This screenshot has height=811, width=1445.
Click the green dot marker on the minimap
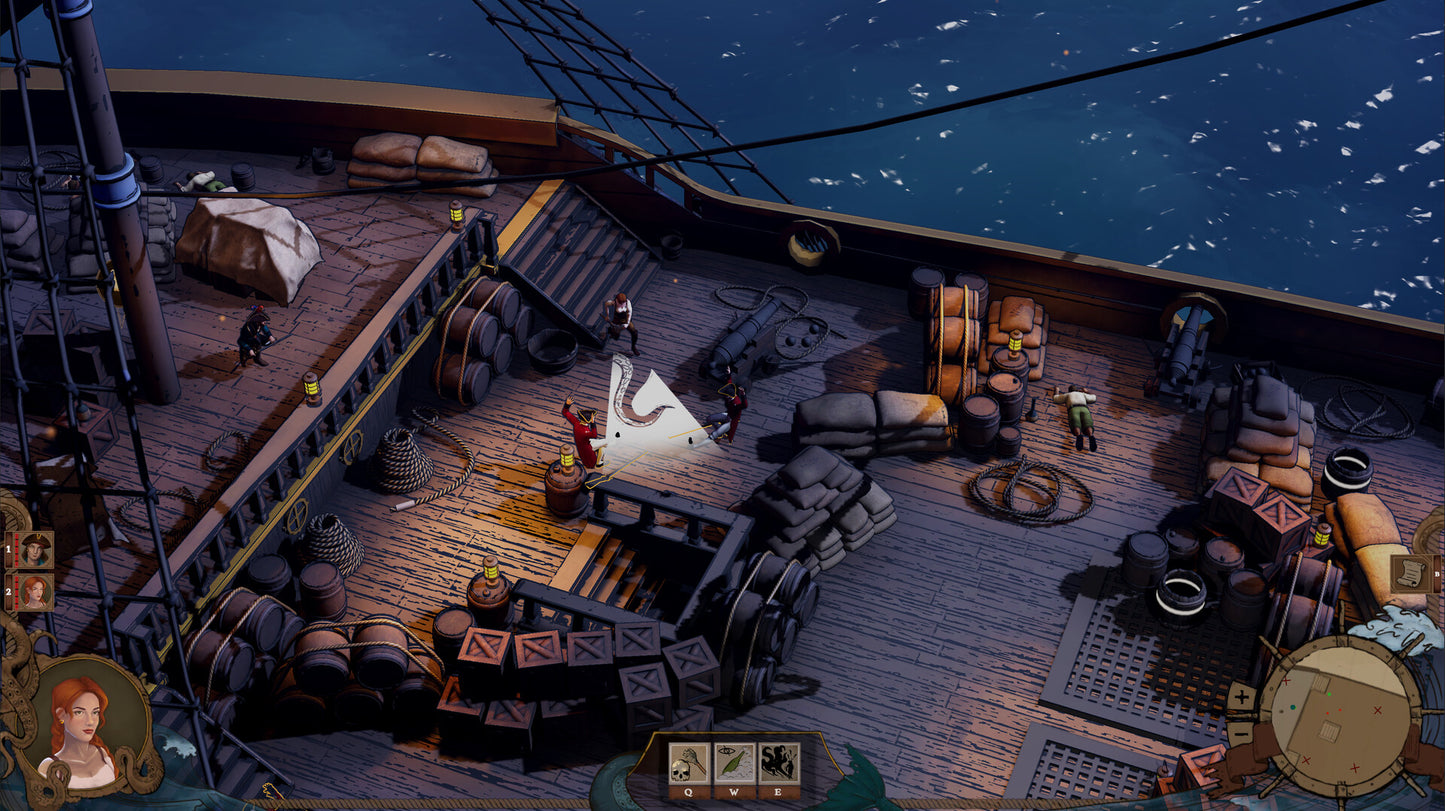coord(1329,694)
